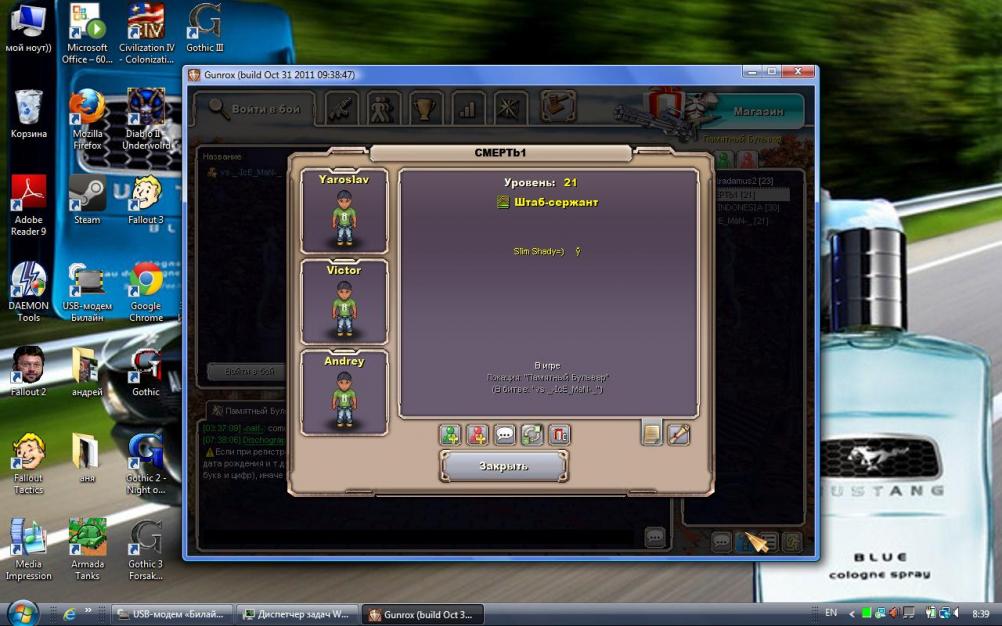The height and width of the screenshot is (626, 1002).
Task: Open the weapons tab with rifle icon
Action: [342, 108]
